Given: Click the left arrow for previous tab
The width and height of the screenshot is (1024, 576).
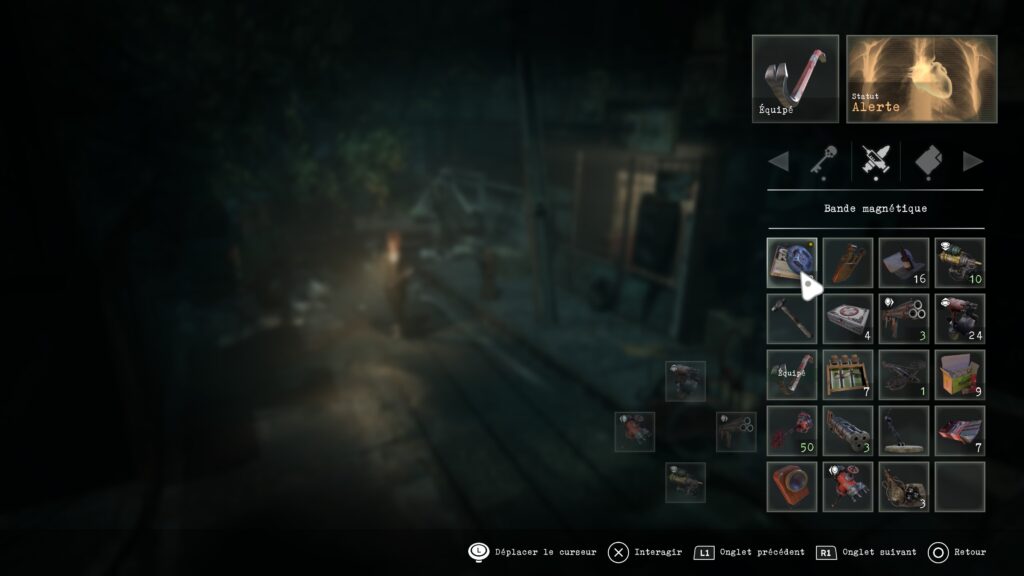Looking at the screenshot, I should pyautogui.click(x=778, y=161).
